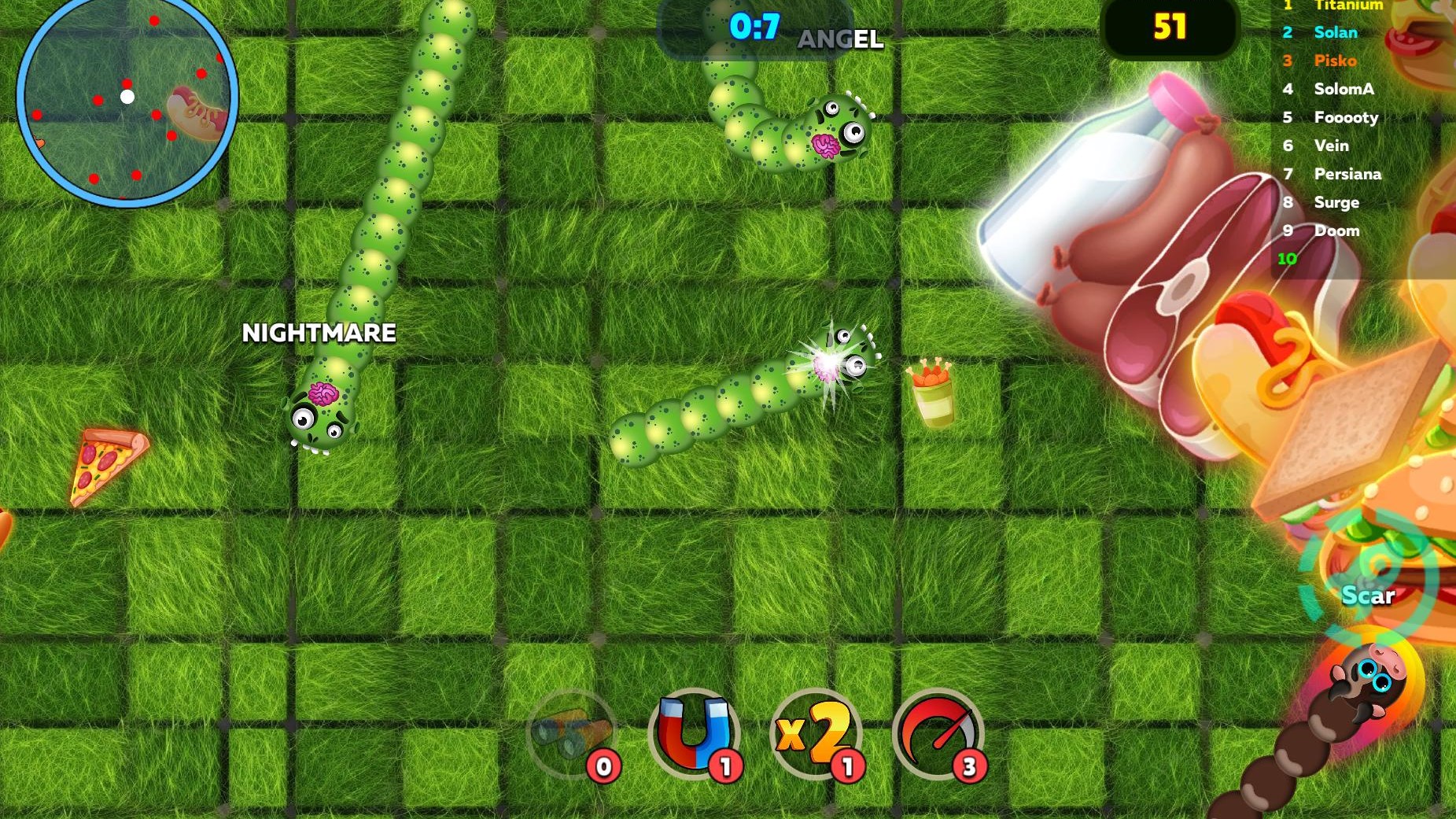The height and width of the screenshot is (819, 1456).
Task: Click the white player dot on the minimap
Action: [x=126, y=96]
